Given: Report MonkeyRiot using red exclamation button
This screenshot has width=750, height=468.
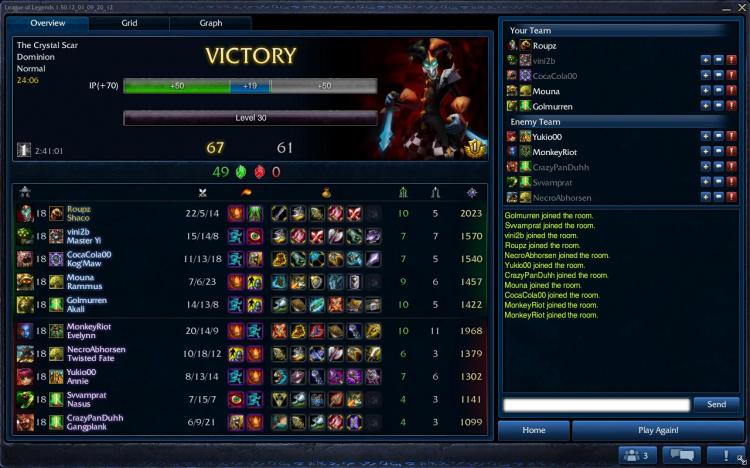Looking at the screenshot, I should 732,152.
